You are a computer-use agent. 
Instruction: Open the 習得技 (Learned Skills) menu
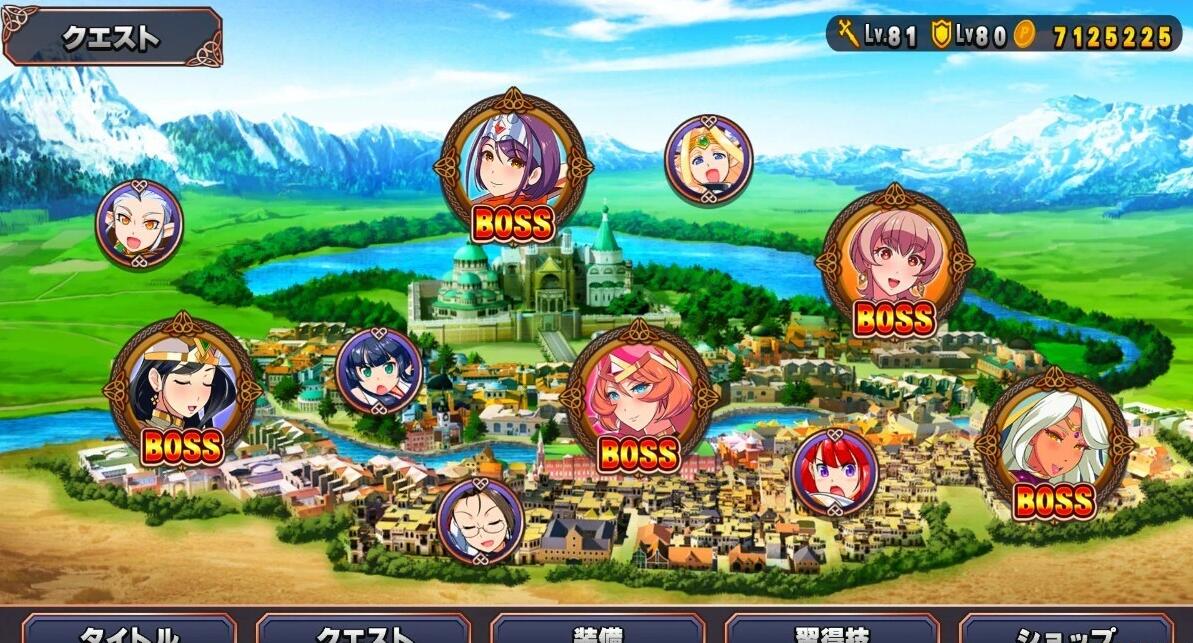pos(831,631)
